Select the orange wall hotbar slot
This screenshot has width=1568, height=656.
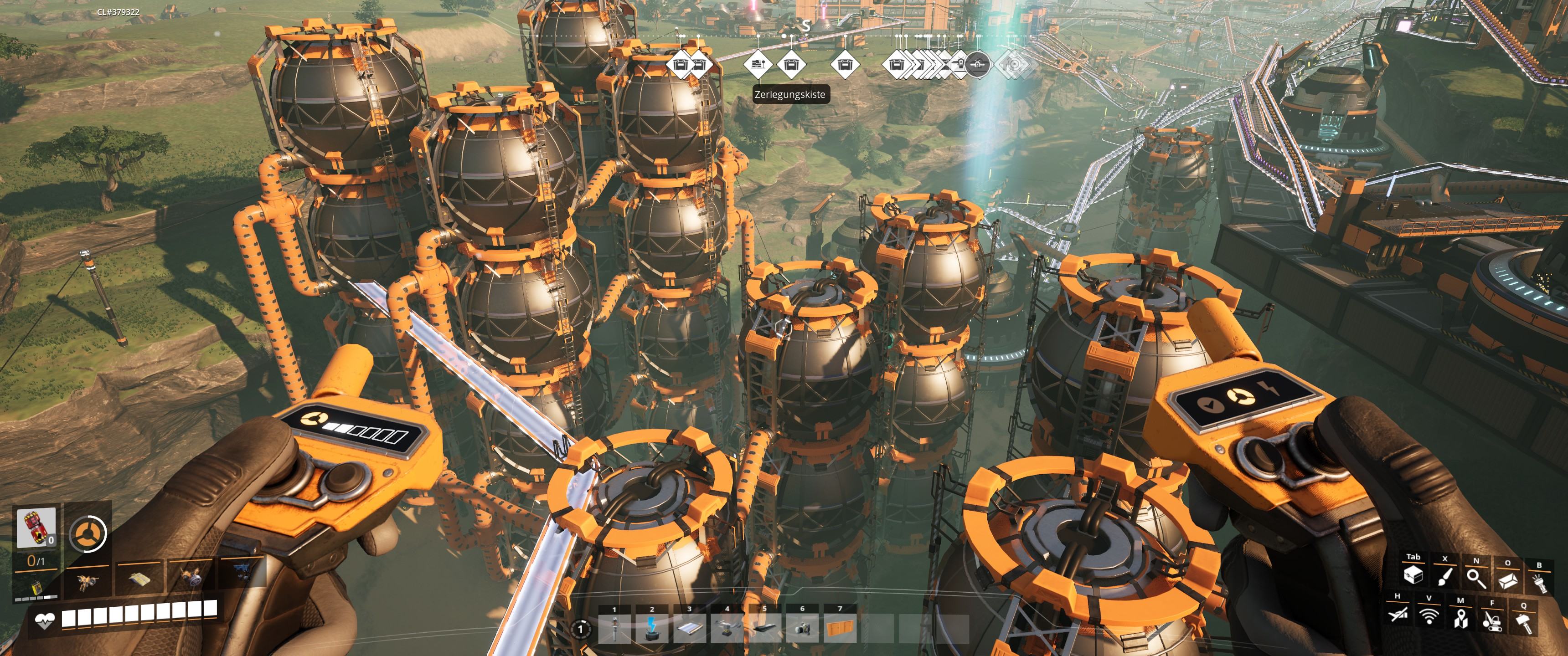click(x=840, y=629)
